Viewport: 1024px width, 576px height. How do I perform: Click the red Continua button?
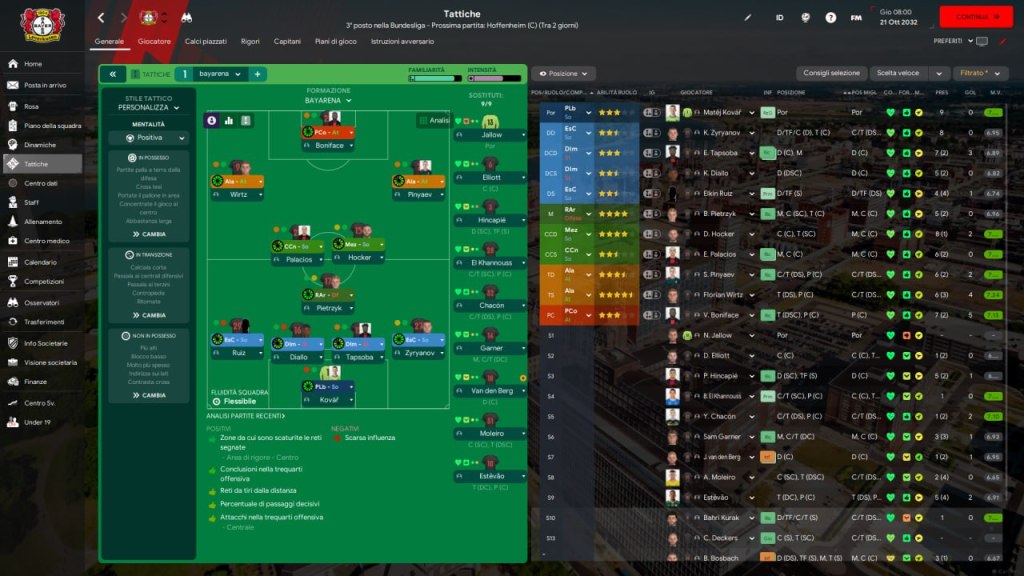[x=975, y=17]
